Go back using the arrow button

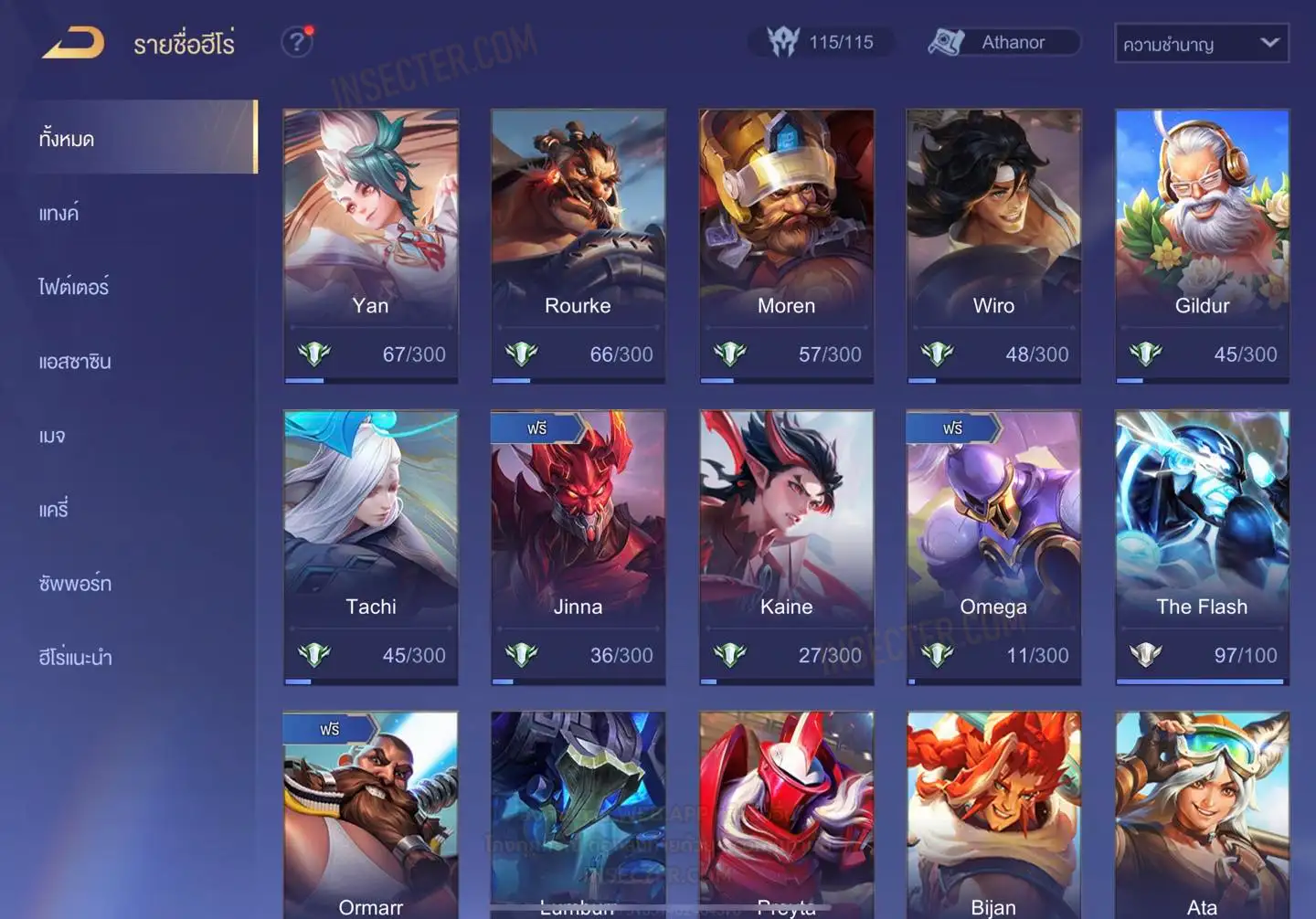tap(73, 43)
